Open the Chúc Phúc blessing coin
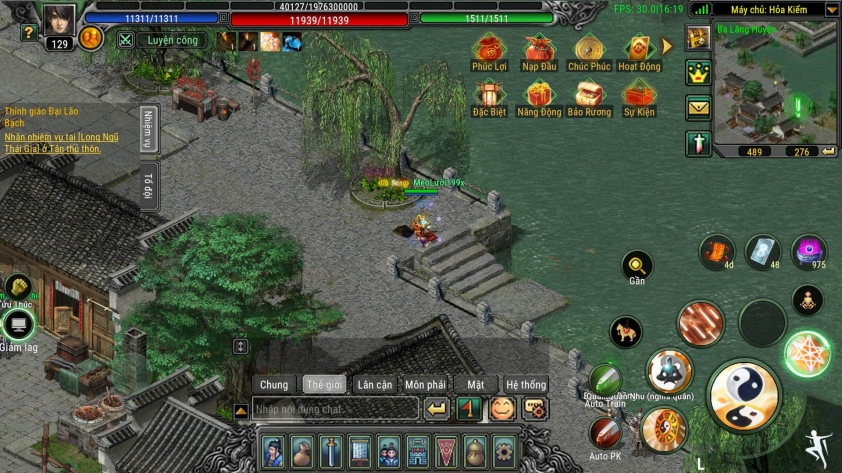 589,50
